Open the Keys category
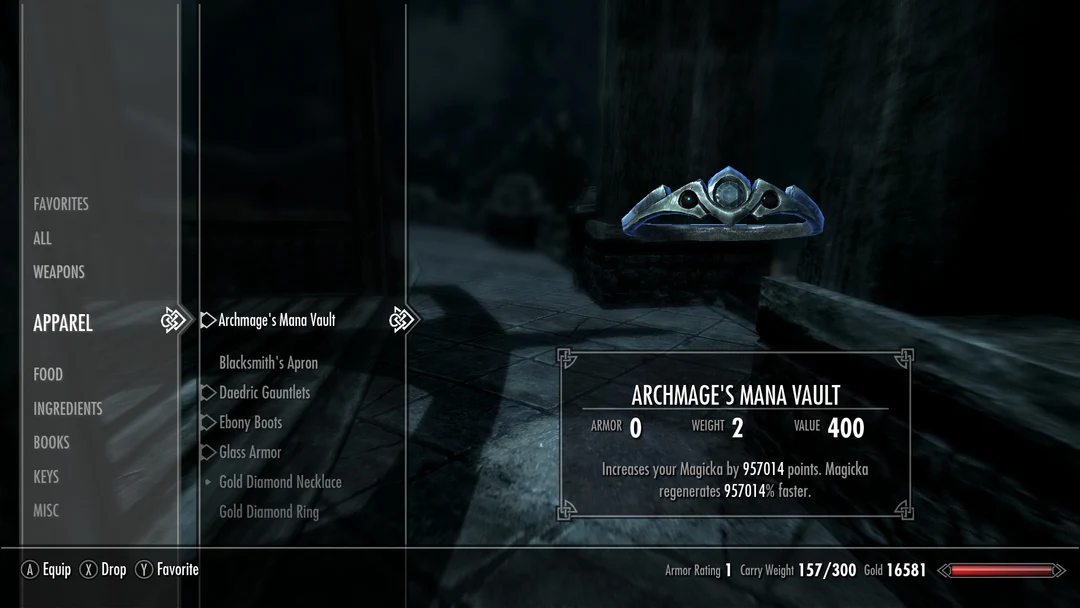The image size is (1080, 608). click(x=46, y=476)
